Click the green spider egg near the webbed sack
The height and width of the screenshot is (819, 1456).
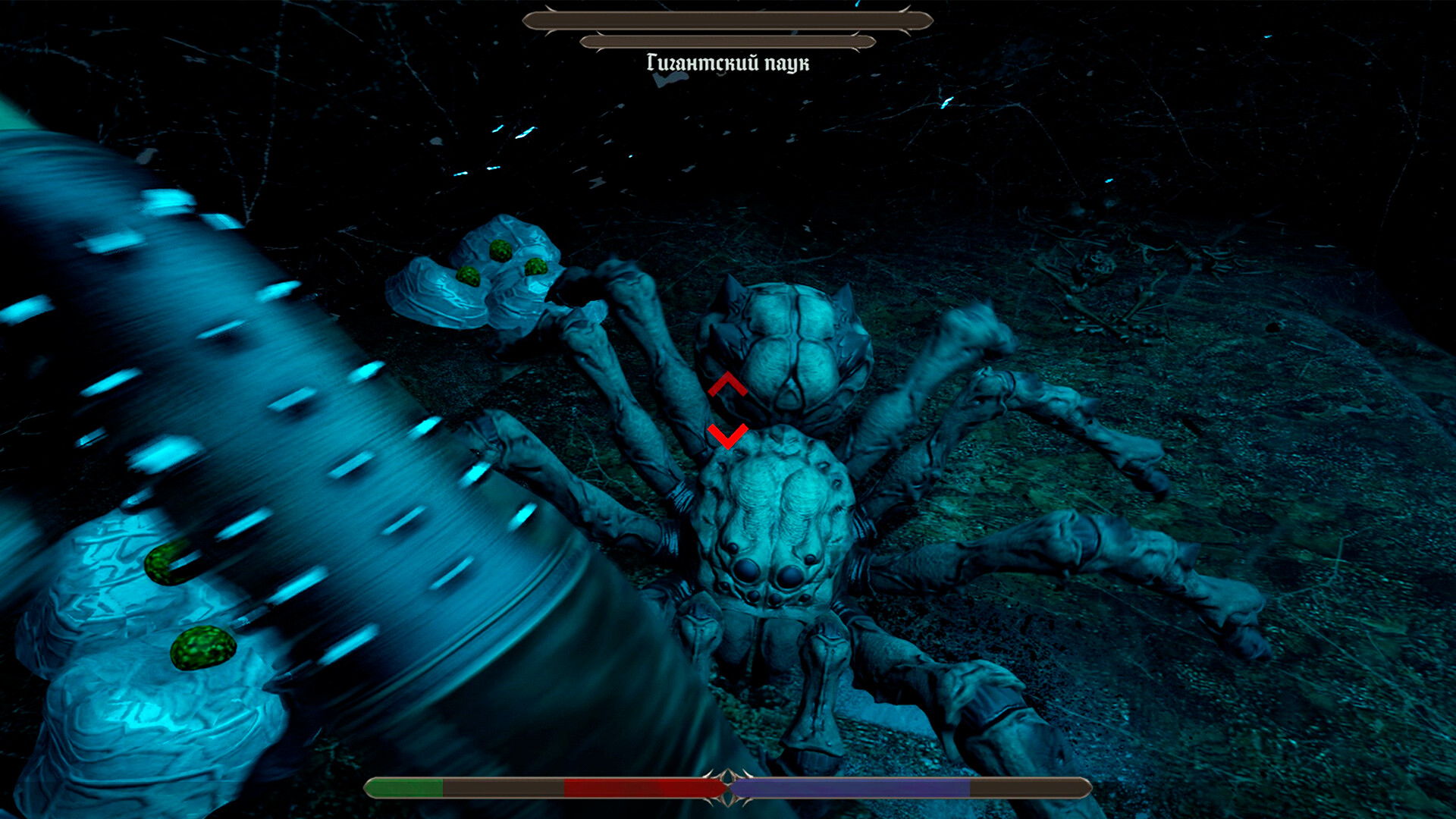[x=500, y=250]
